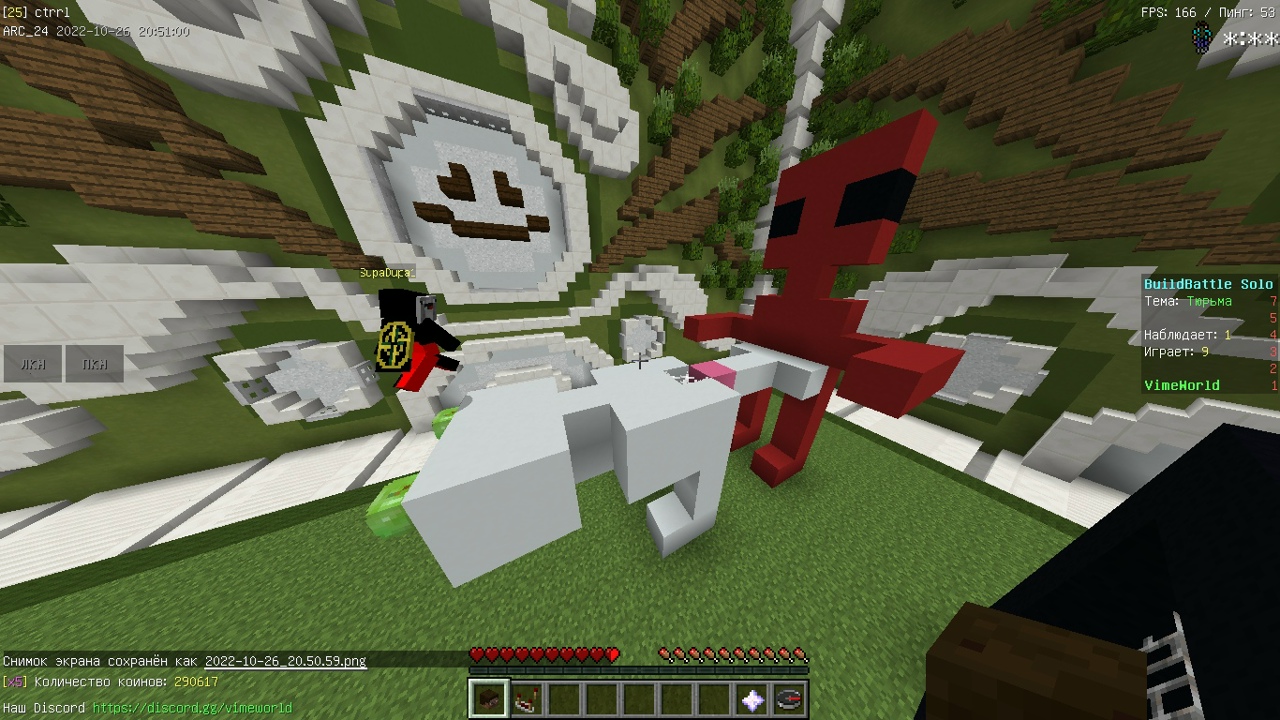Click the leftmost red heart in the health bar
The image size is (1280, 720).
477,654
